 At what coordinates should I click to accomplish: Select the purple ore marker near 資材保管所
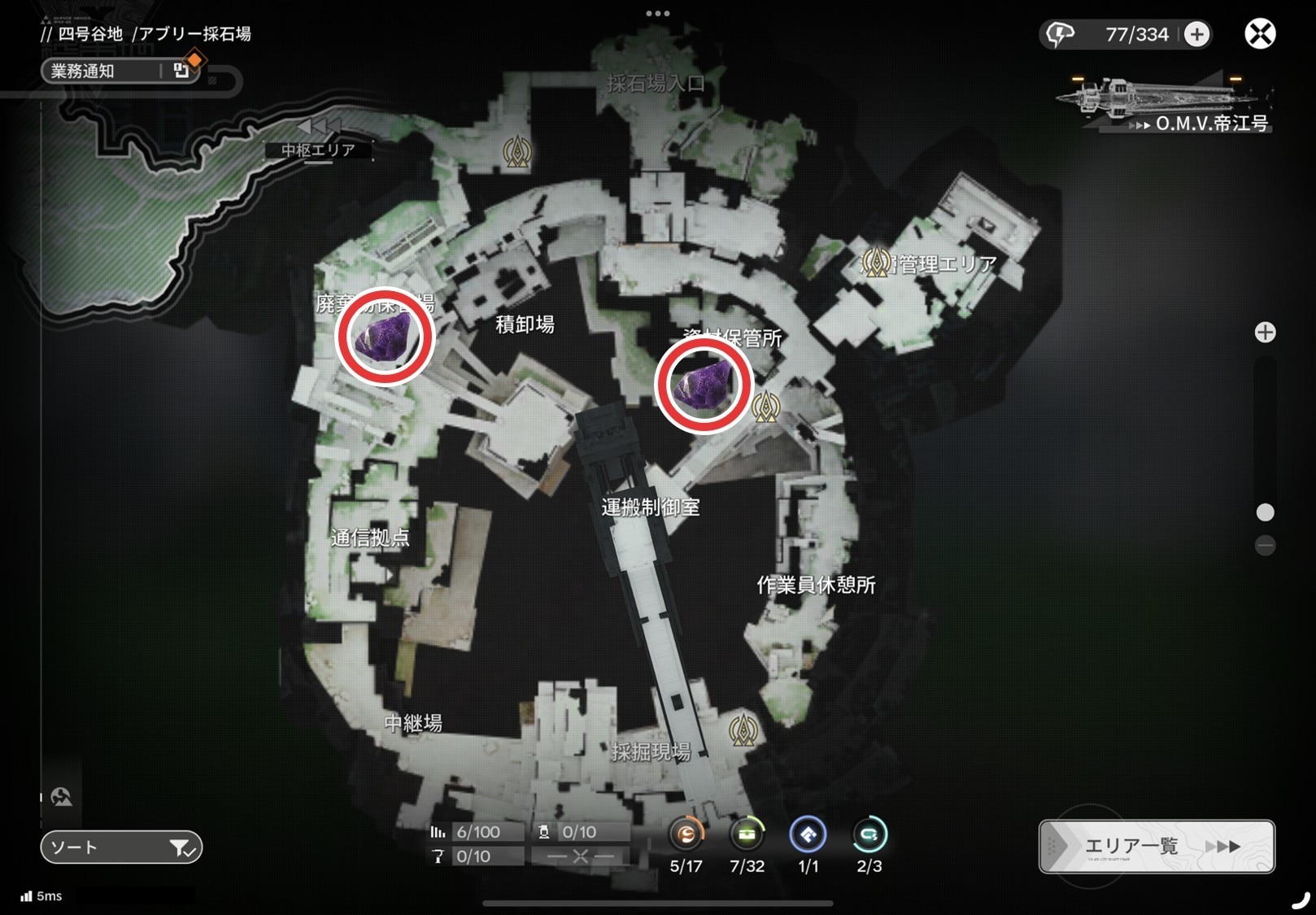(x=704, y=386)
